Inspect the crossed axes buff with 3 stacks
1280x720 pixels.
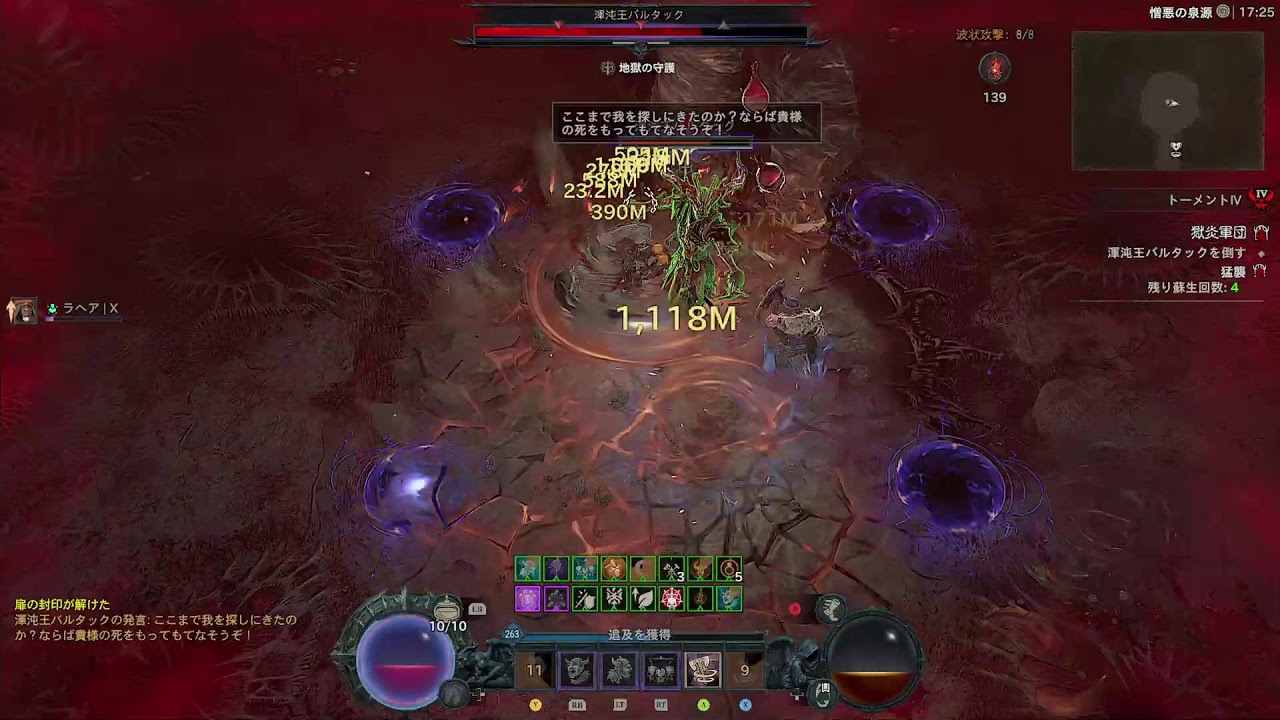671,570
